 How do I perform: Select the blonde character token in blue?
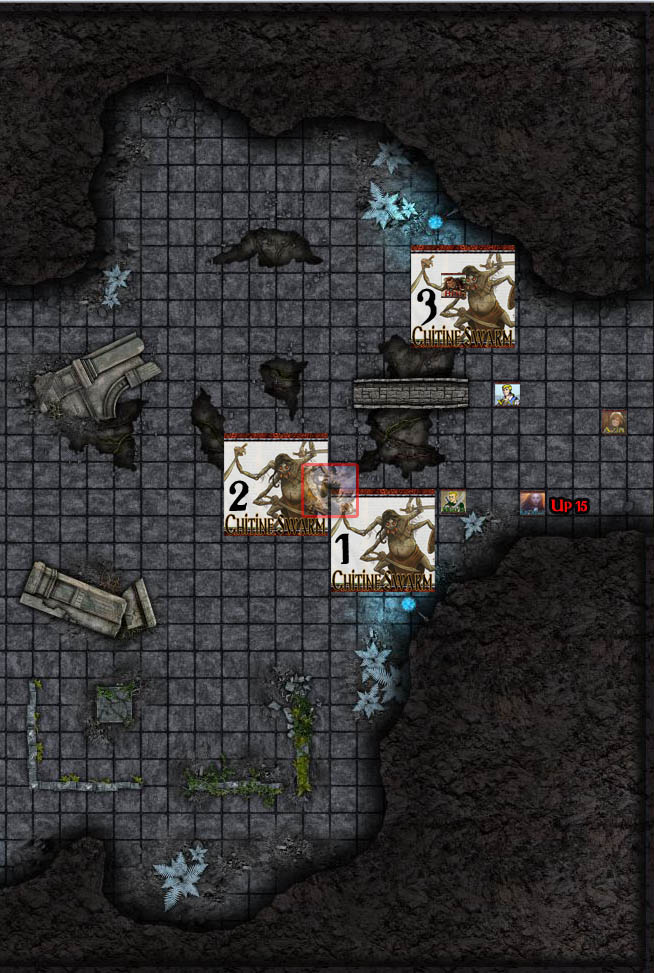507,395
